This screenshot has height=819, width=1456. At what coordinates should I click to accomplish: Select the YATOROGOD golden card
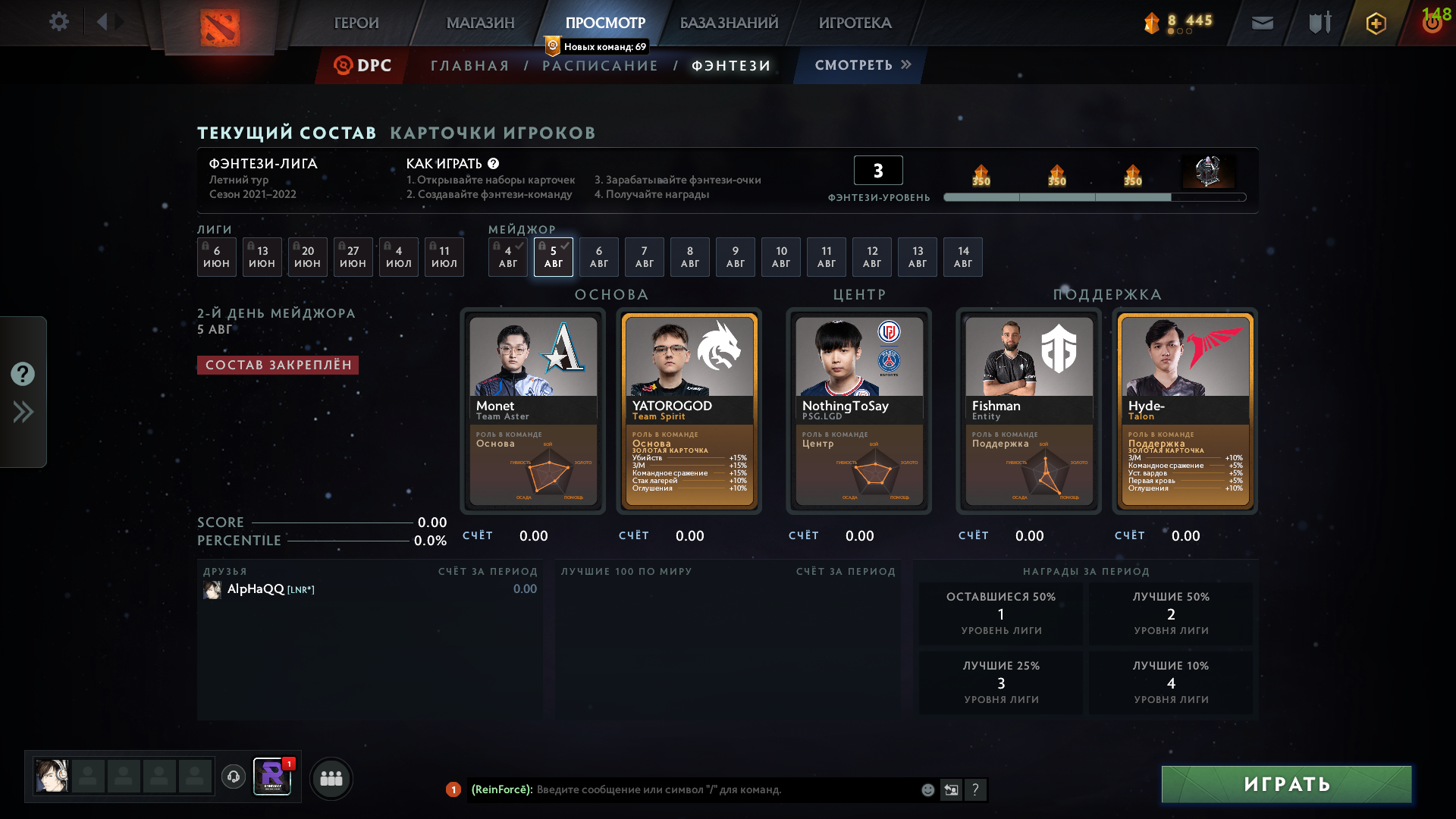click(x=689, y=410)
